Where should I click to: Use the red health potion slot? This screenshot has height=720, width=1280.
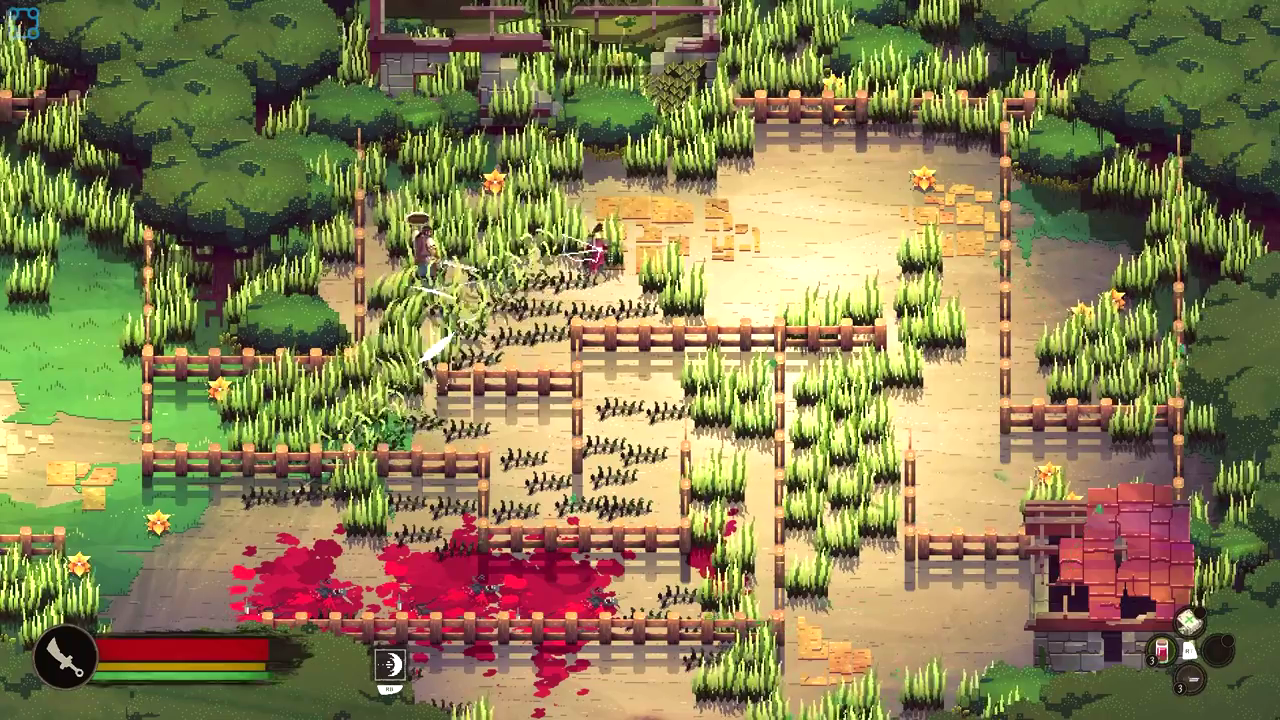tap(1161, 650)
